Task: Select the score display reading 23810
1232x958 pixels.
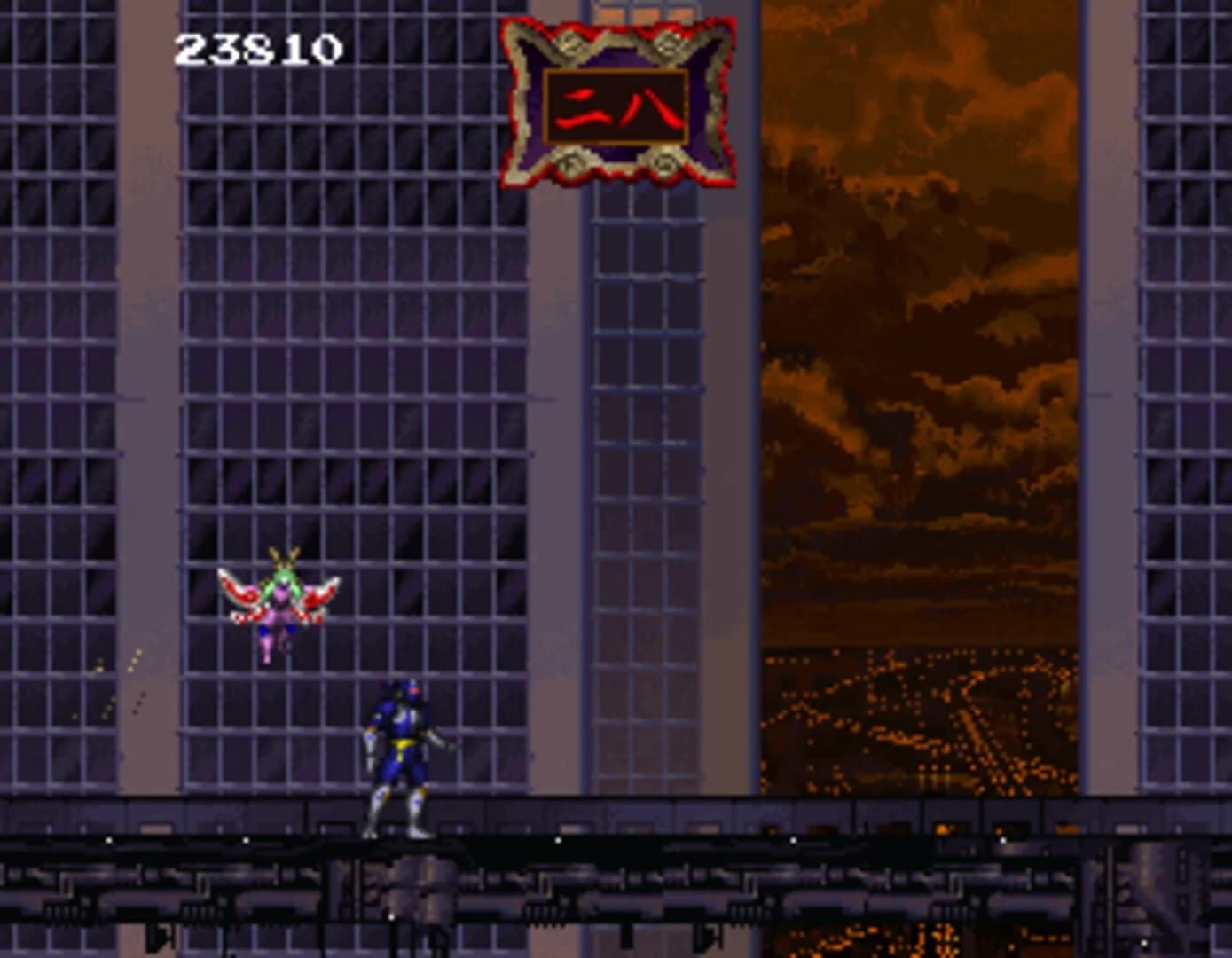Action: (x=260, y=49)
